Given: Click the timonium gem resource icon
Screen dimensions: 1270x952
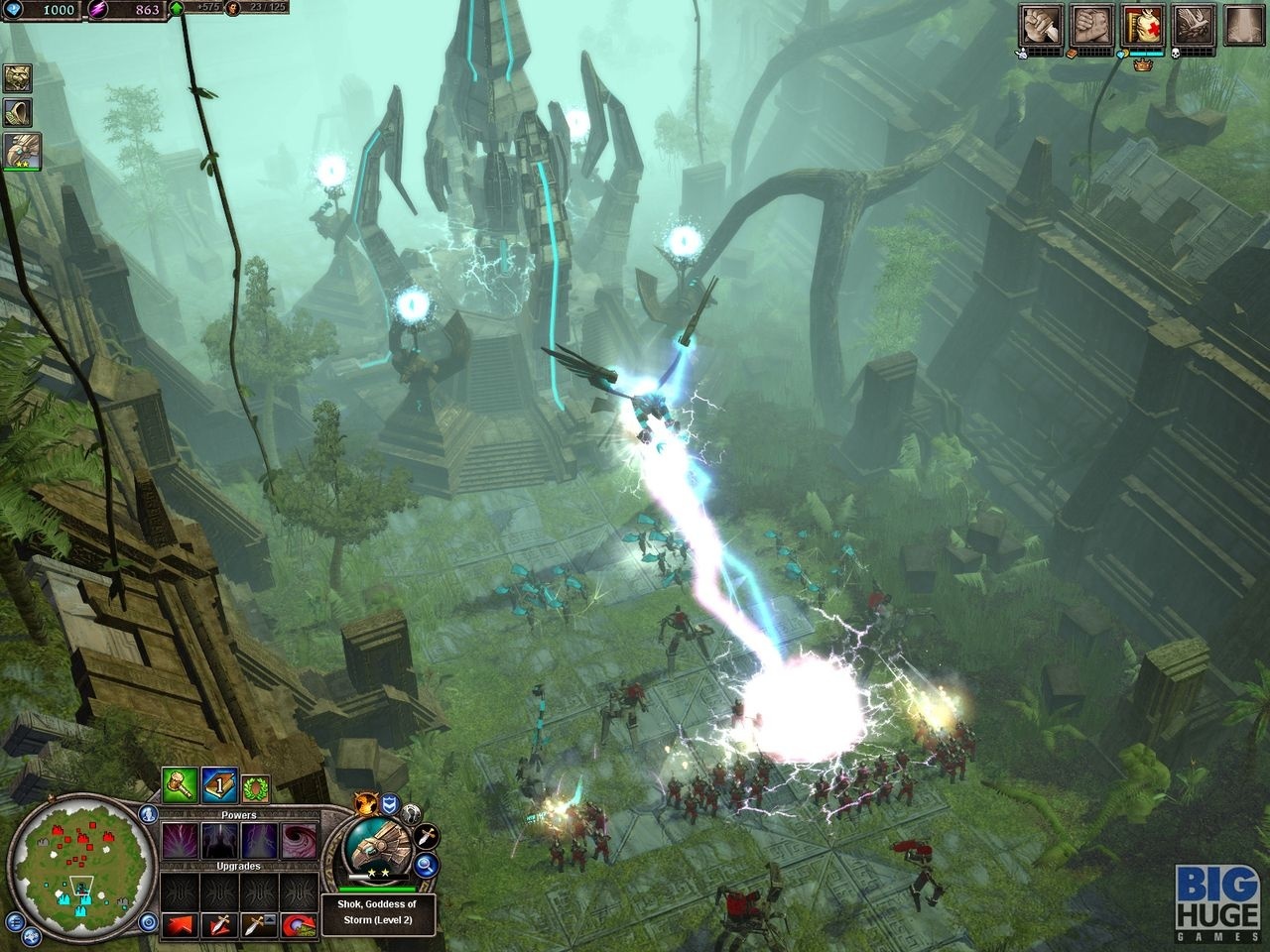Looking at the screenshot, I should [14, 11].
